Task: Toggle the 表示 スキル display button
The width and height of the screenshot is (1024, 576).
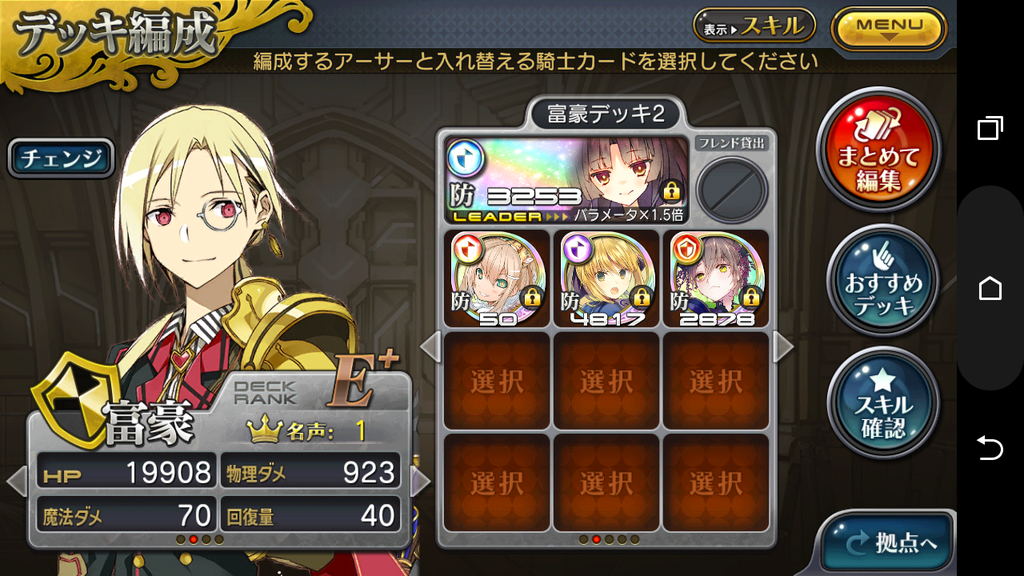Action: pyautogui.click(x=754, y=26)
